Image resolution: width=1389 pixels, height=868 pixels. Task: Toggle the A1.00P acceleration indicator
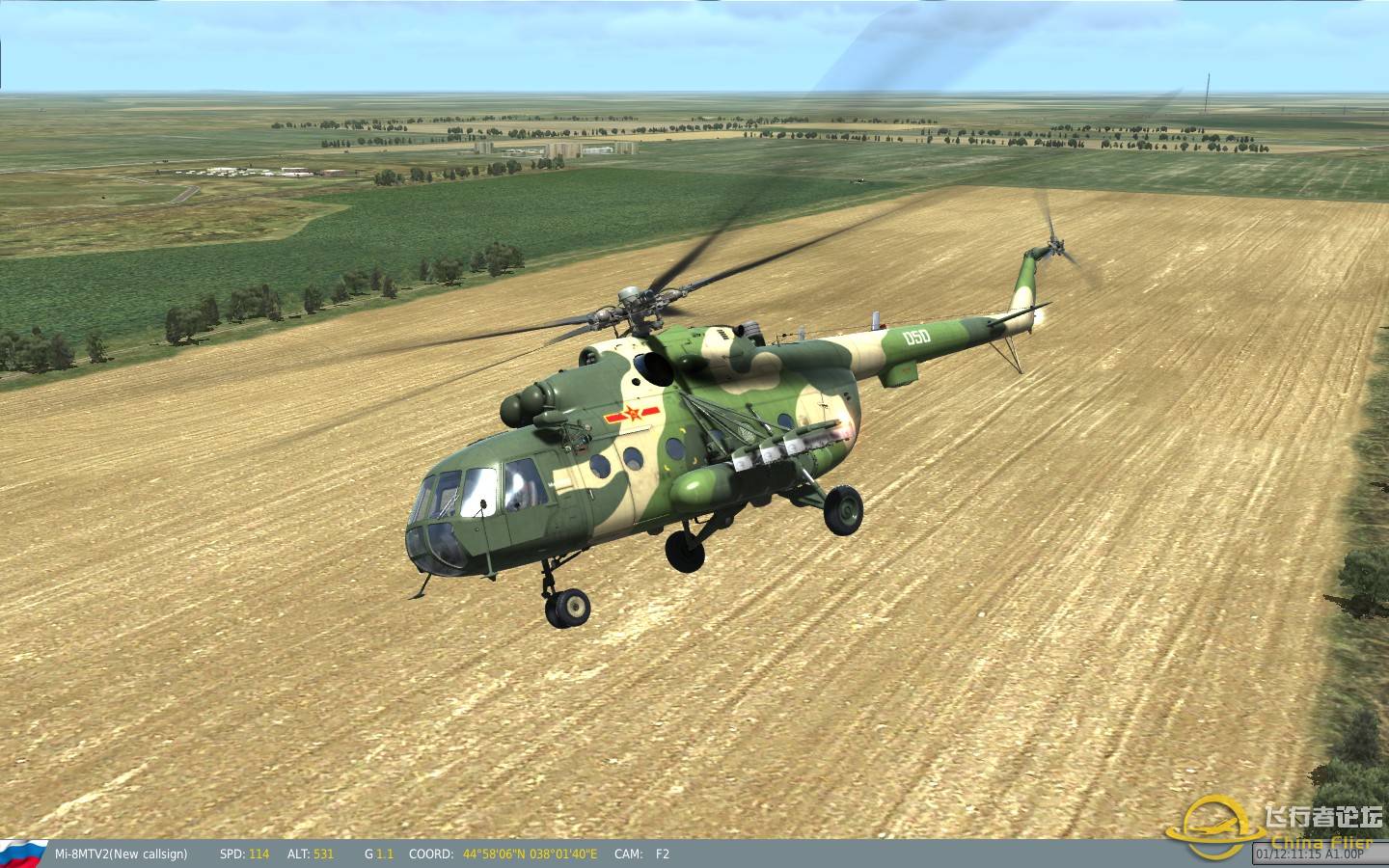pyautogui.click(x=1344, y=854)
